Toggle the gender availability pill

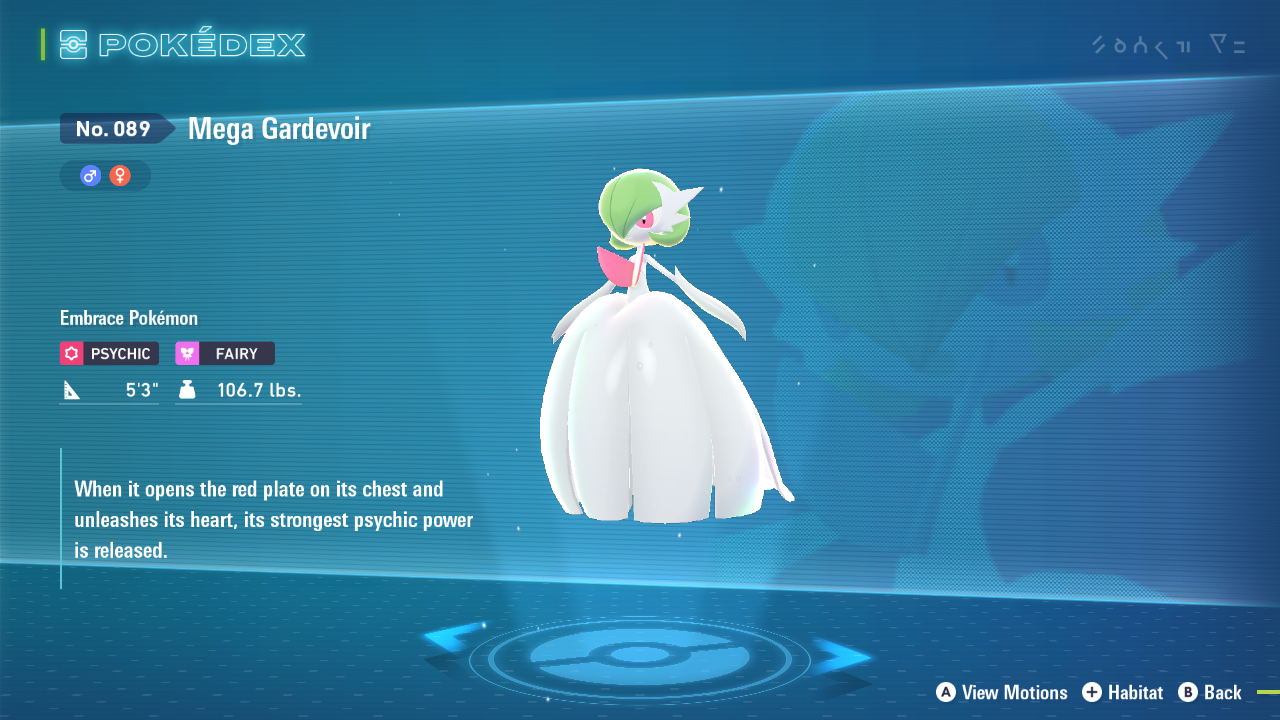coord(104,175)
